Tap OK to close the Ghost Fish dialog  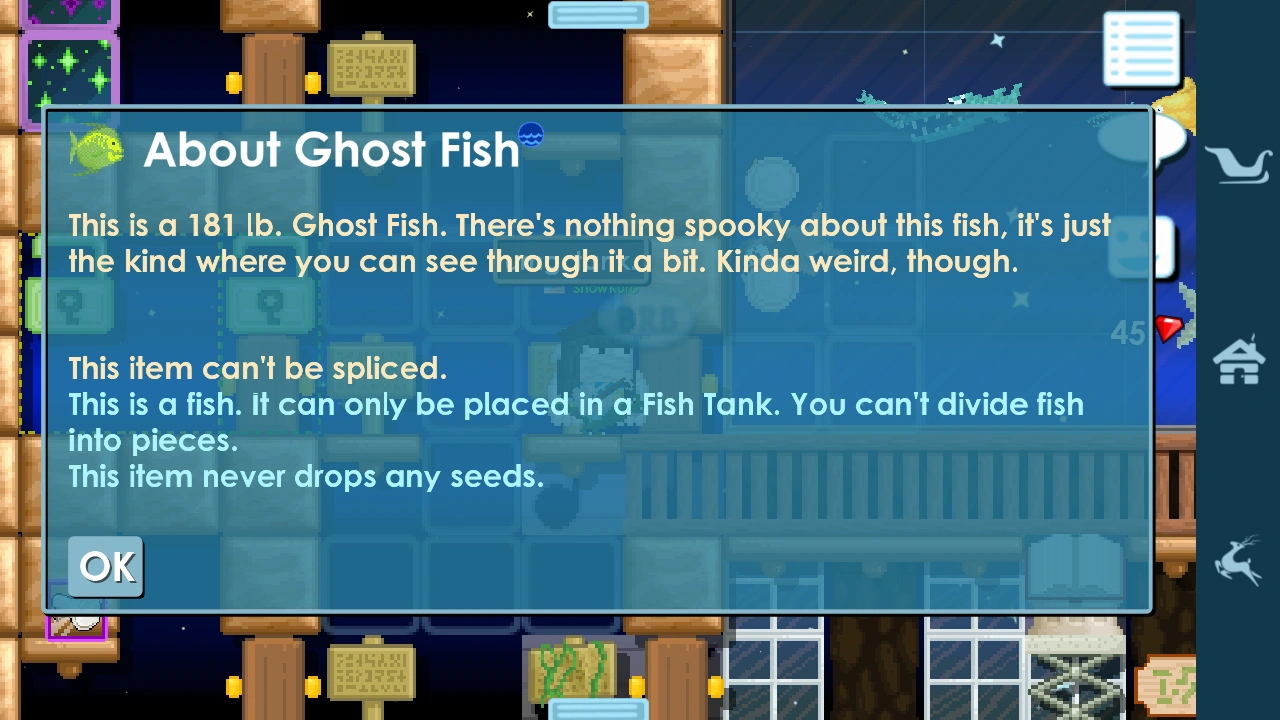105,566
